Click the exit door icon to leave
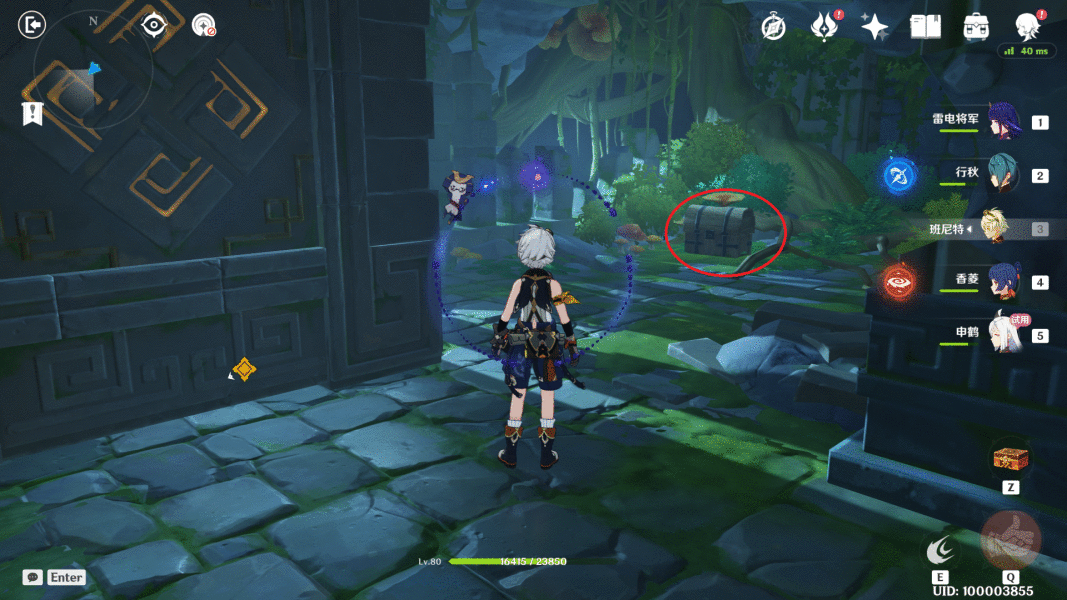Viewport: 1067px width, 600px height. click(x=32, y=24)
